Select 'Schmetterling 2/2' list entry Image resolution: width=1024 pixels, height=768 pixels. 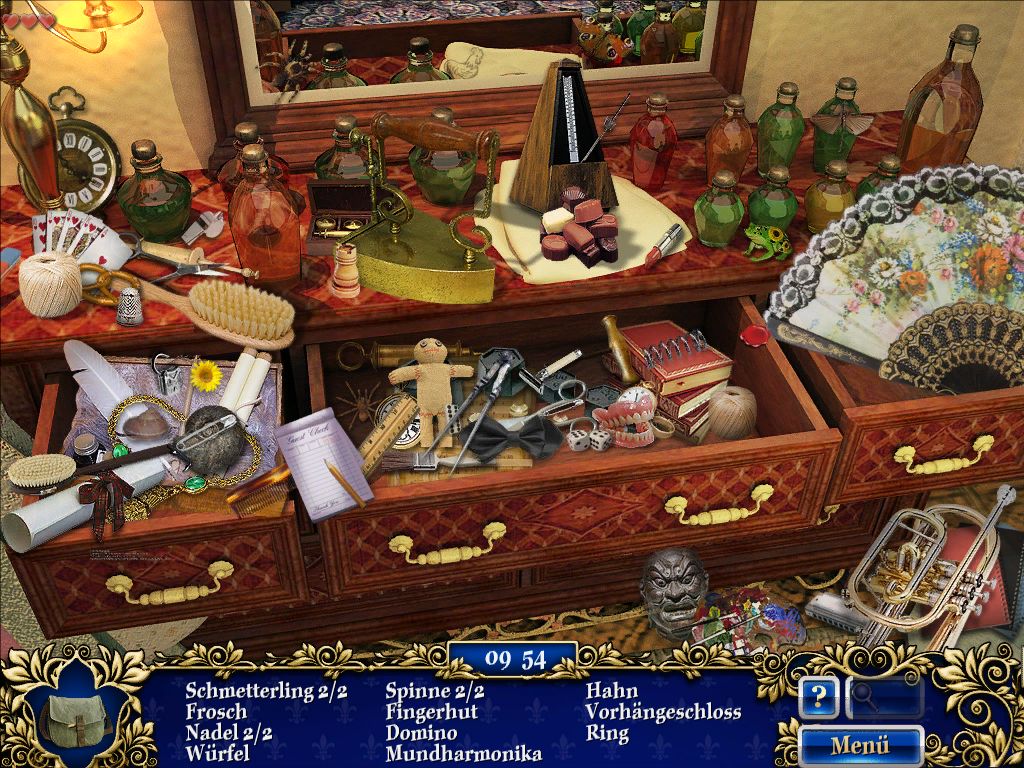click(x=266, y=691)
